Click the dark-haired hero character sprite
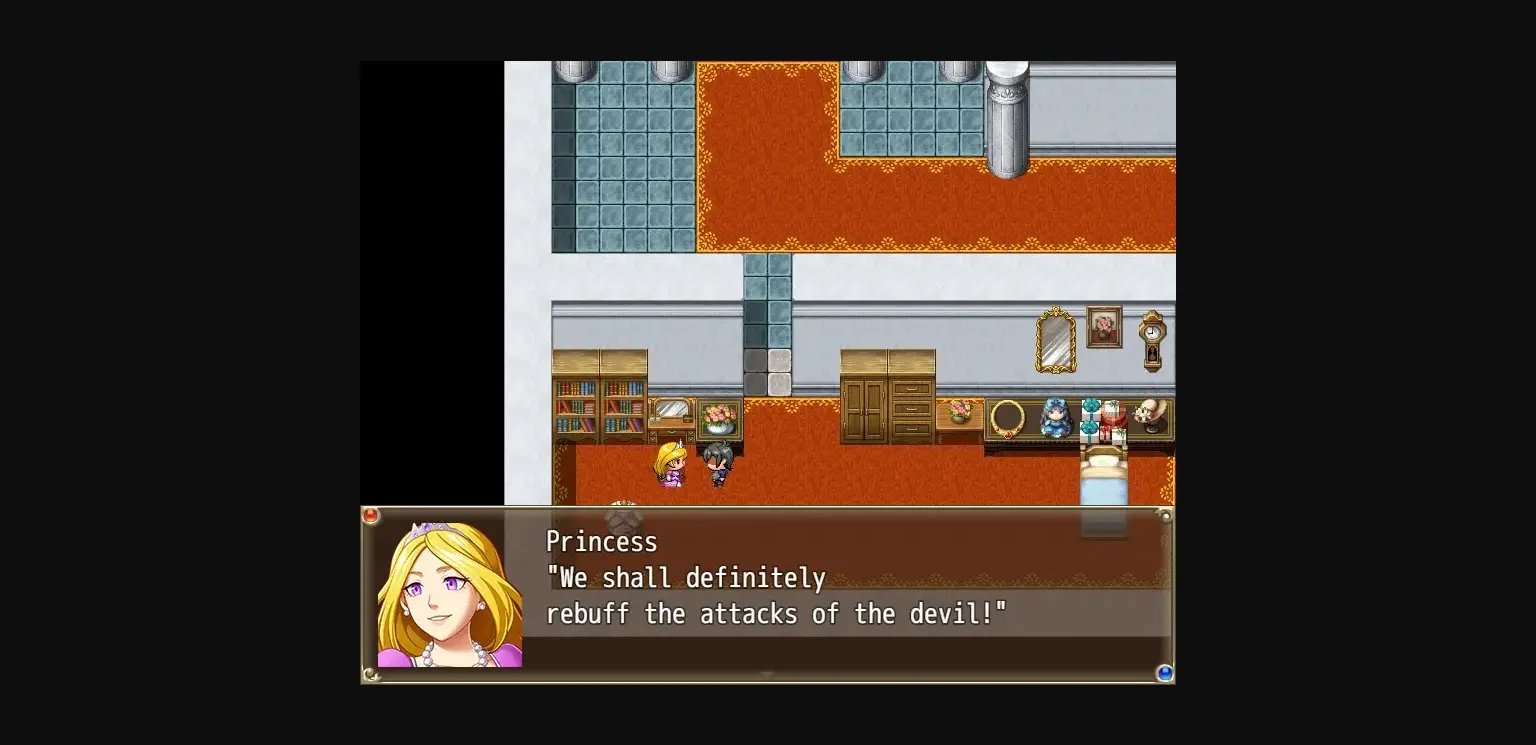Screen dimensions: 1536x745 tap(718, 463)
